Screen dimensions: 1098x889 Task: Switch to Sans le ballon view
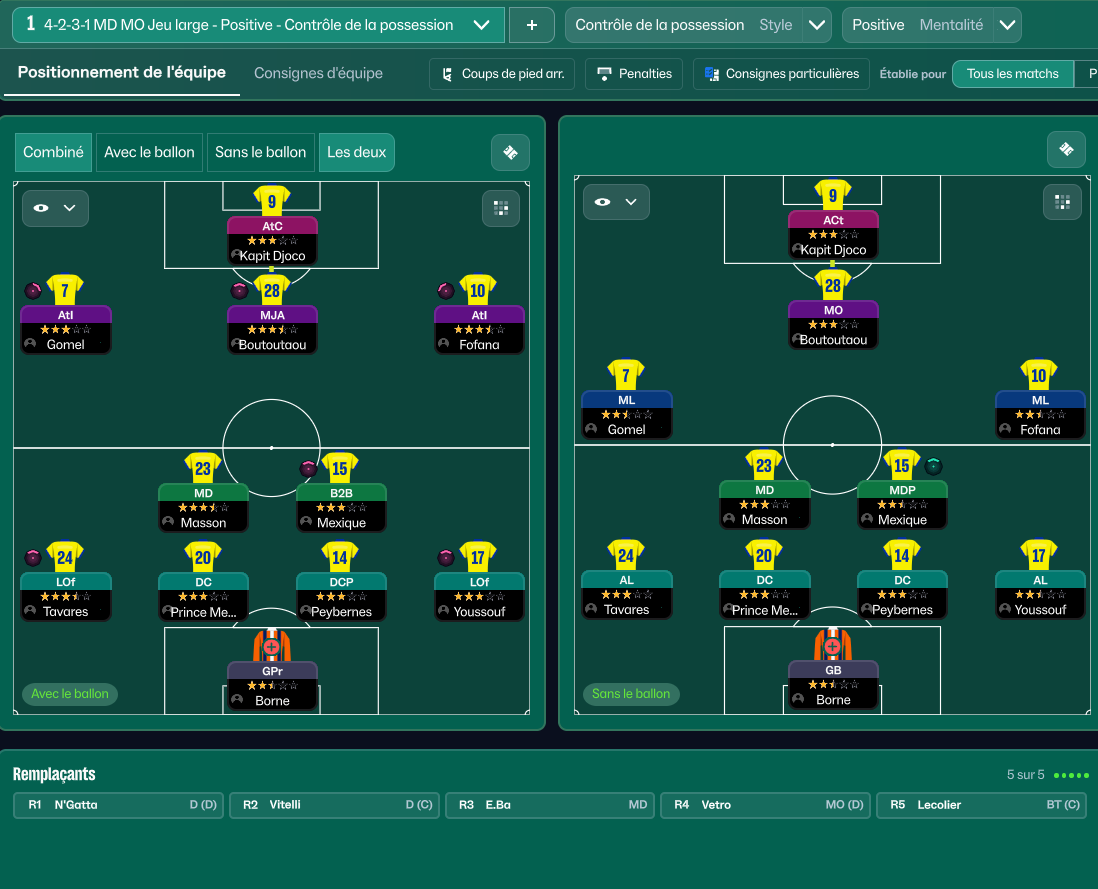point(260,152)
